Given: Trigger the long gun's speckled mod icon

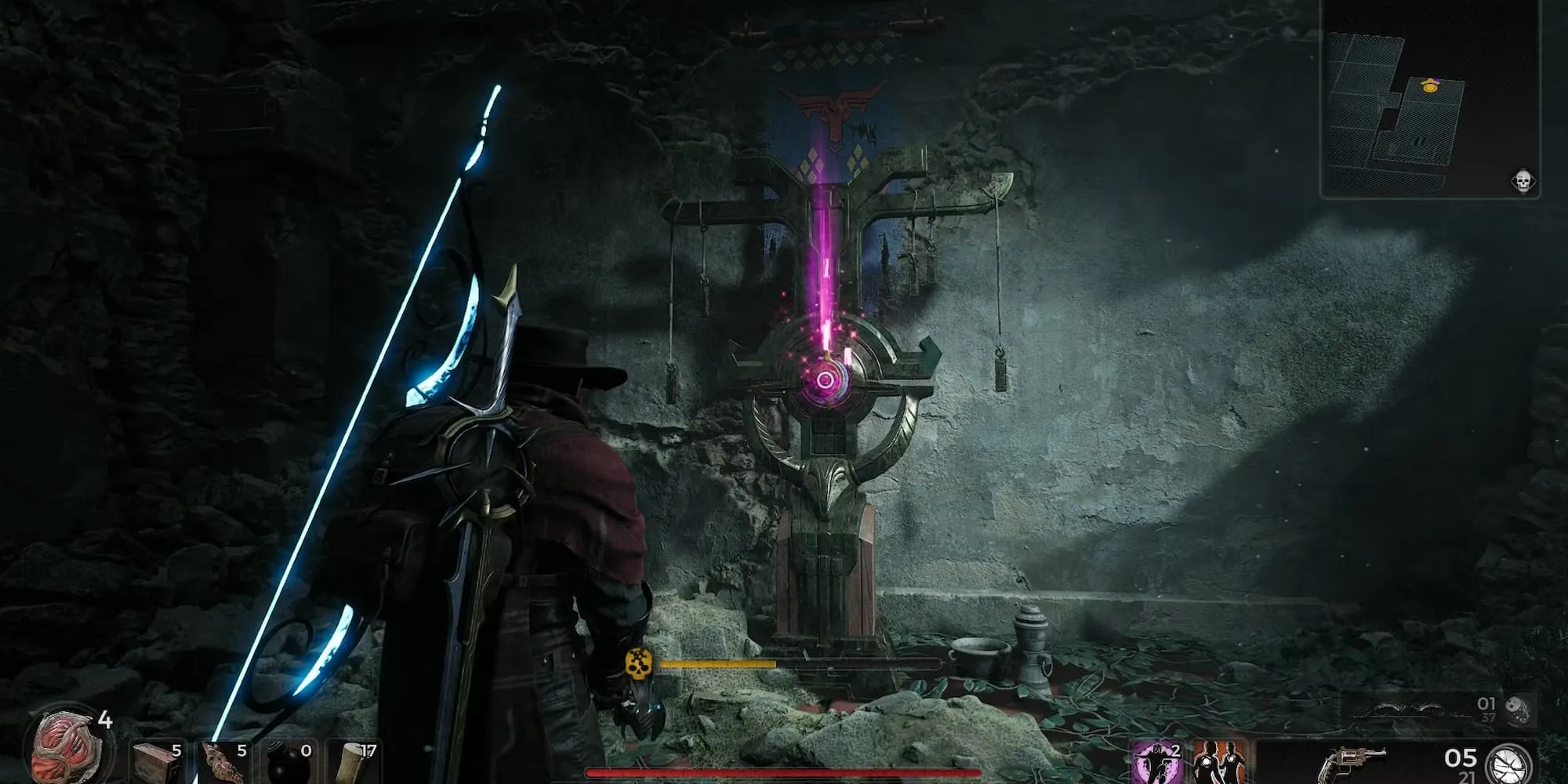Looking at the screenshot, I should click(x=1516, y=710).
